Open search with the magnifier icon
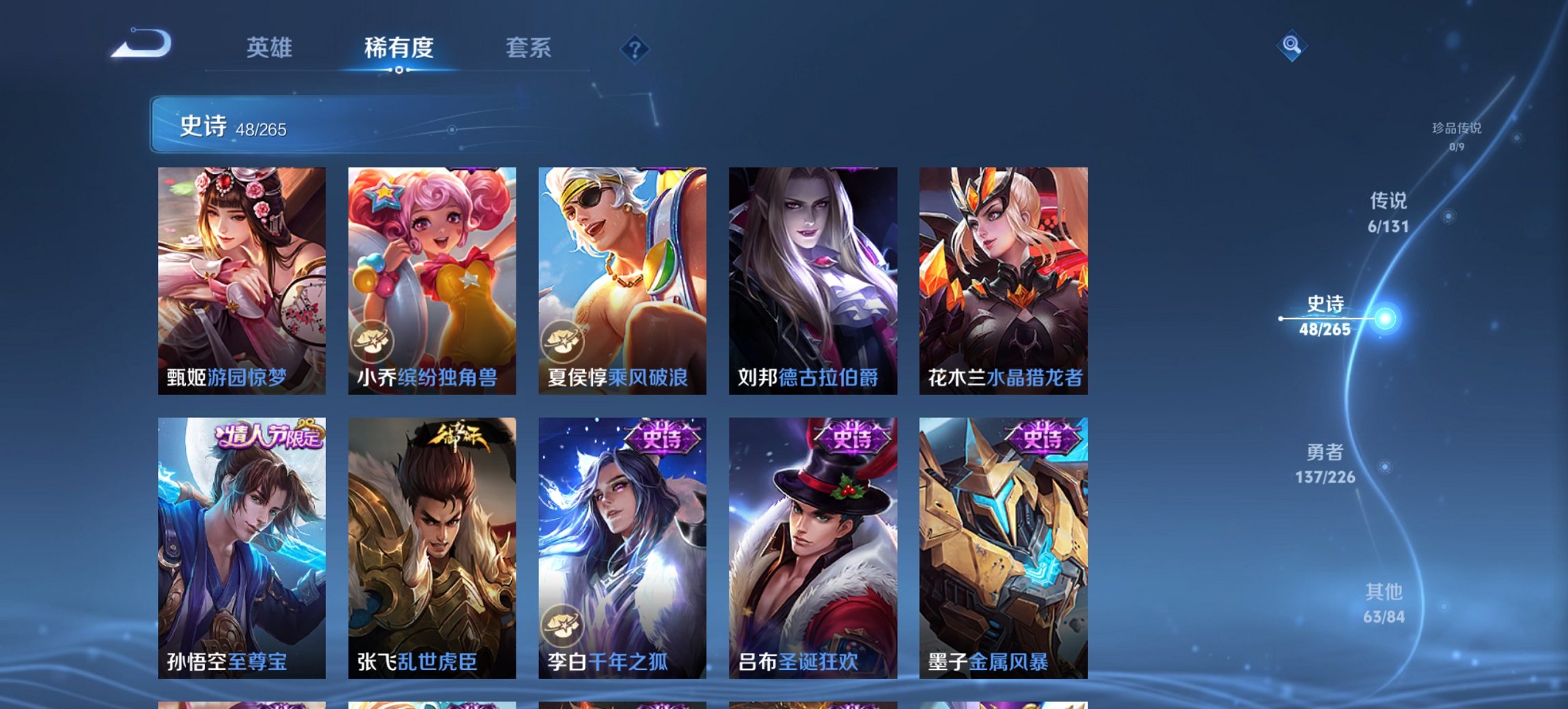 1292,46
